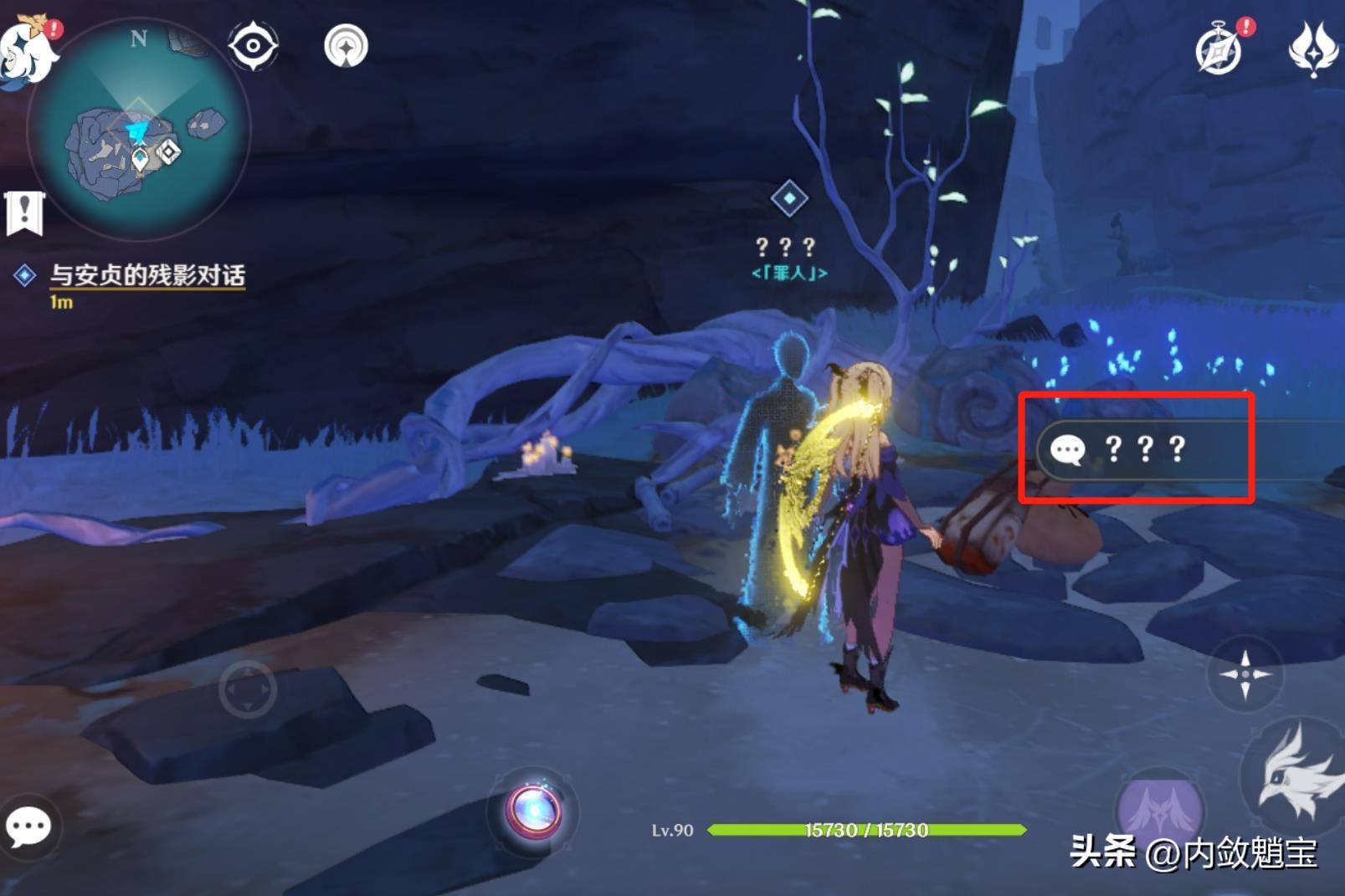The height and width of the screenshot is (896, 1345).
Task: Activate Elemental Sight eye icon
Action: click(253, 46)
